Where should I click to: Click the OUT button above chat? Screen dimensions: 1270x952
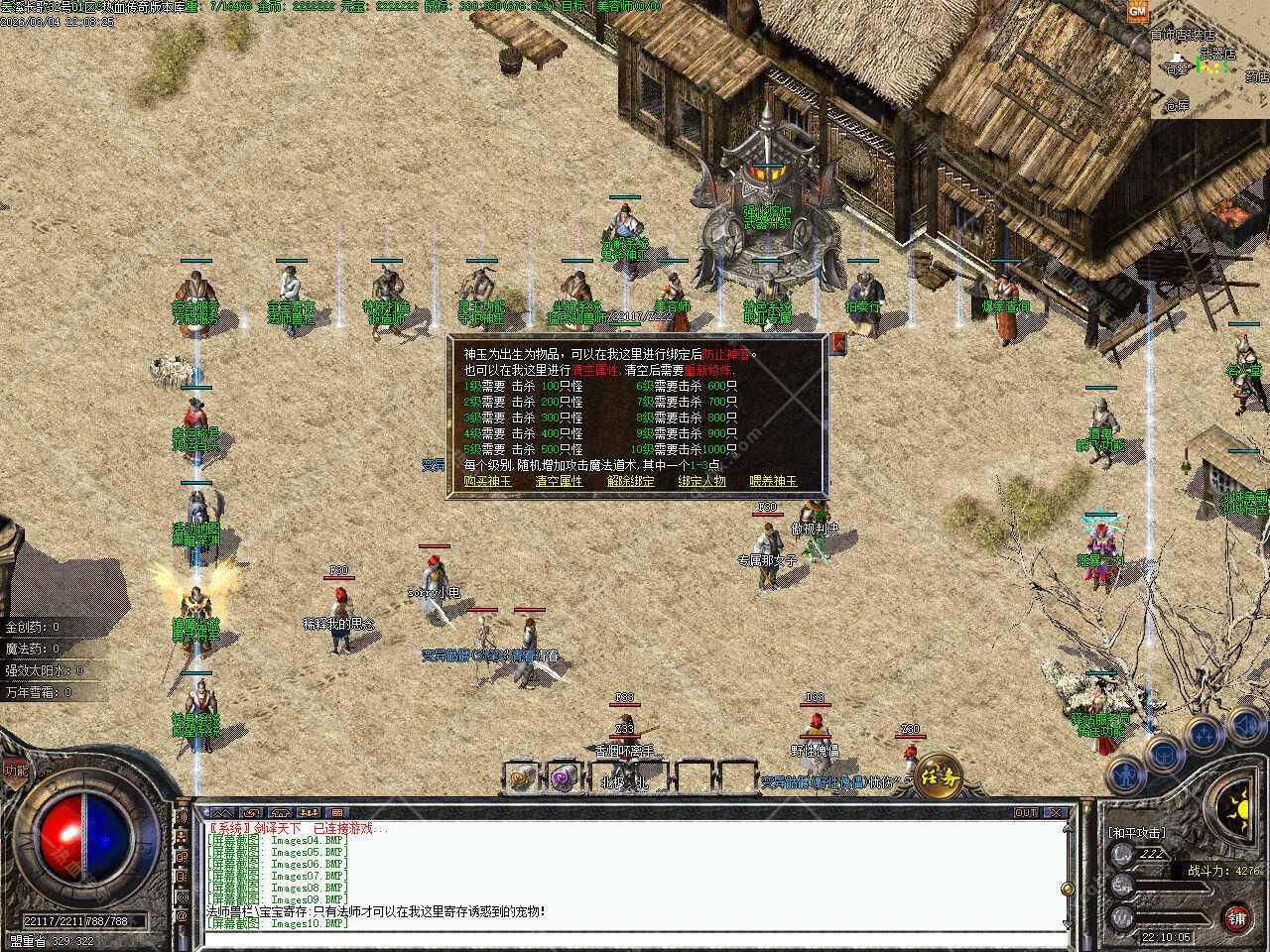pos(1026,812)
